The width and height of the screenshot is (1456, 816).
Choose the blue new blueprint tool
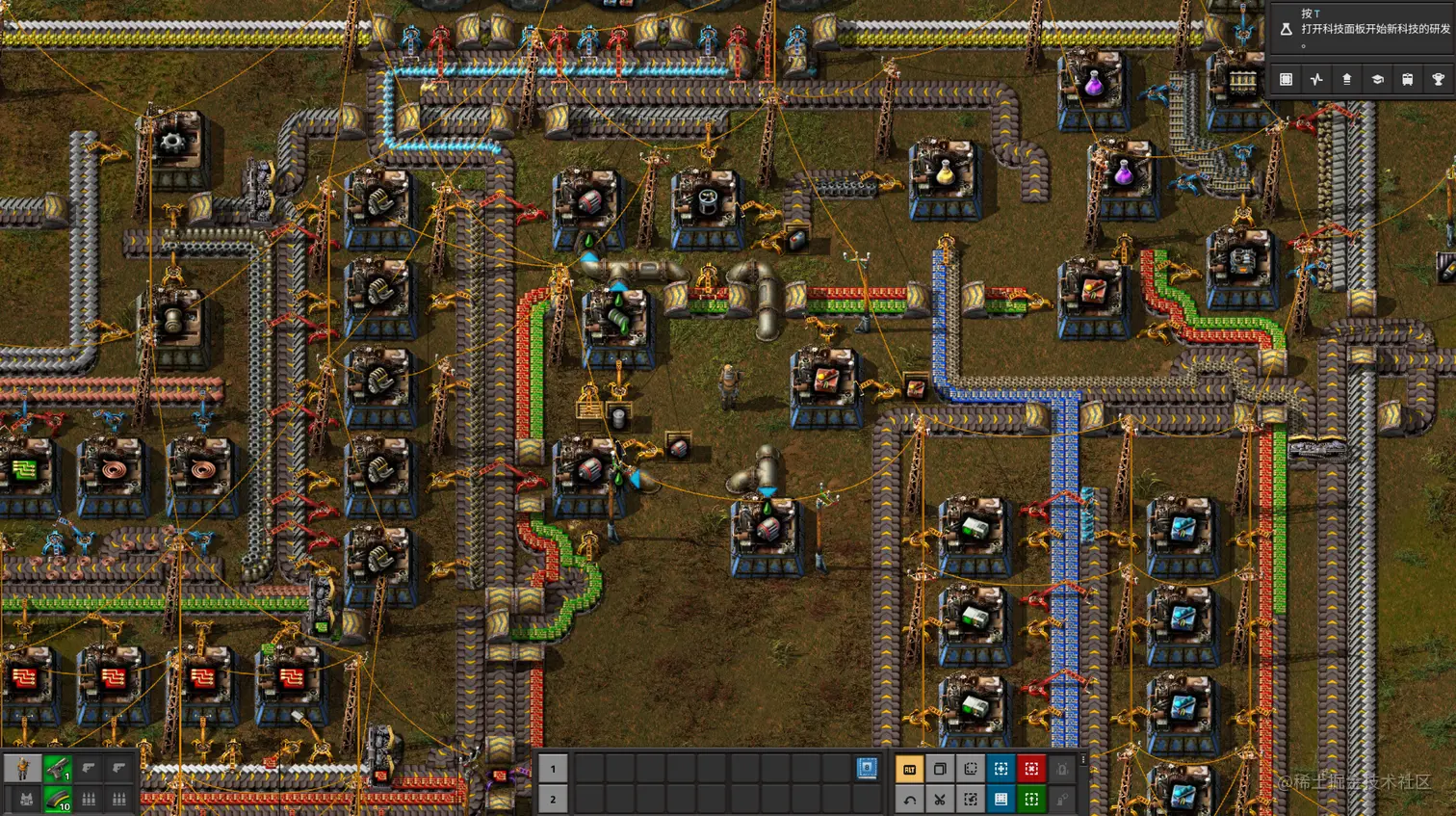tap(1001, 769)
